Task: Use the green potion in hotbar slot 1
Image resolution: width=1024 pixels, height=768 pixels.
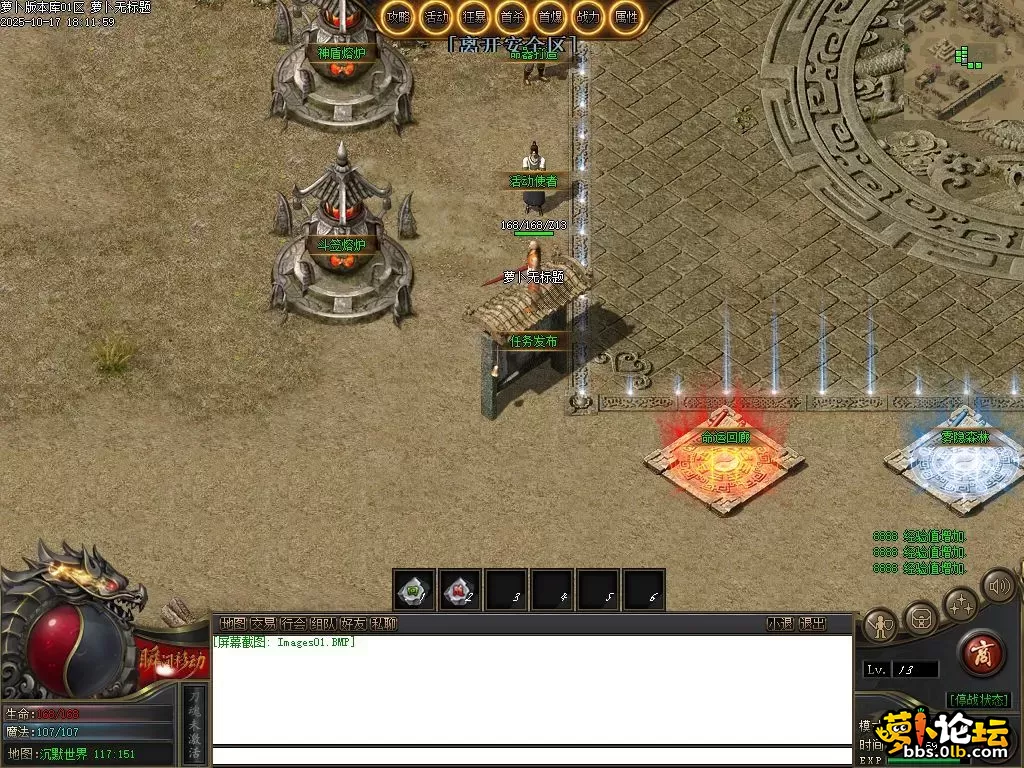Action: pos(413,591)
